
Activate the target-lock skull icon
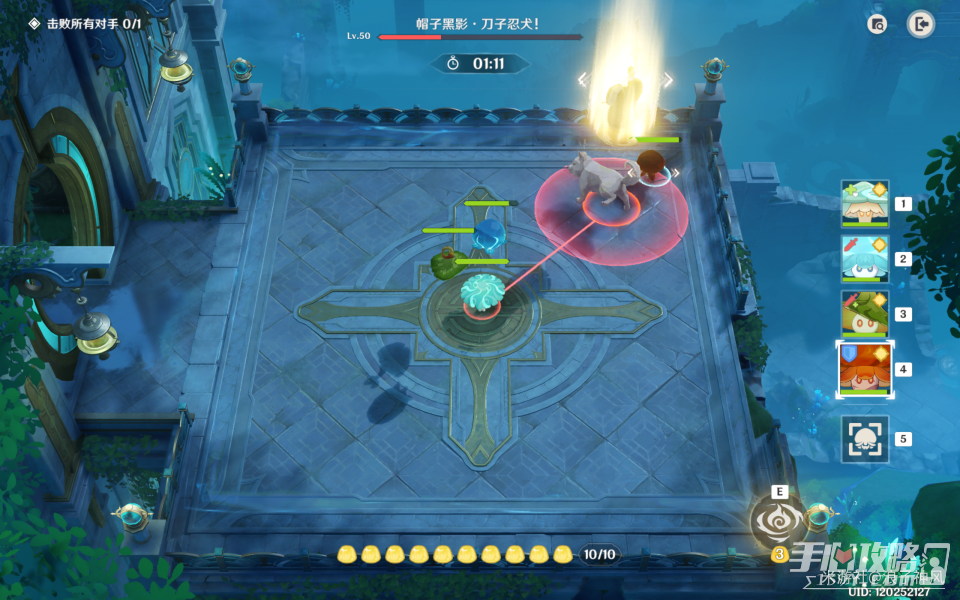pyautogui.click(x=865, y=439)
